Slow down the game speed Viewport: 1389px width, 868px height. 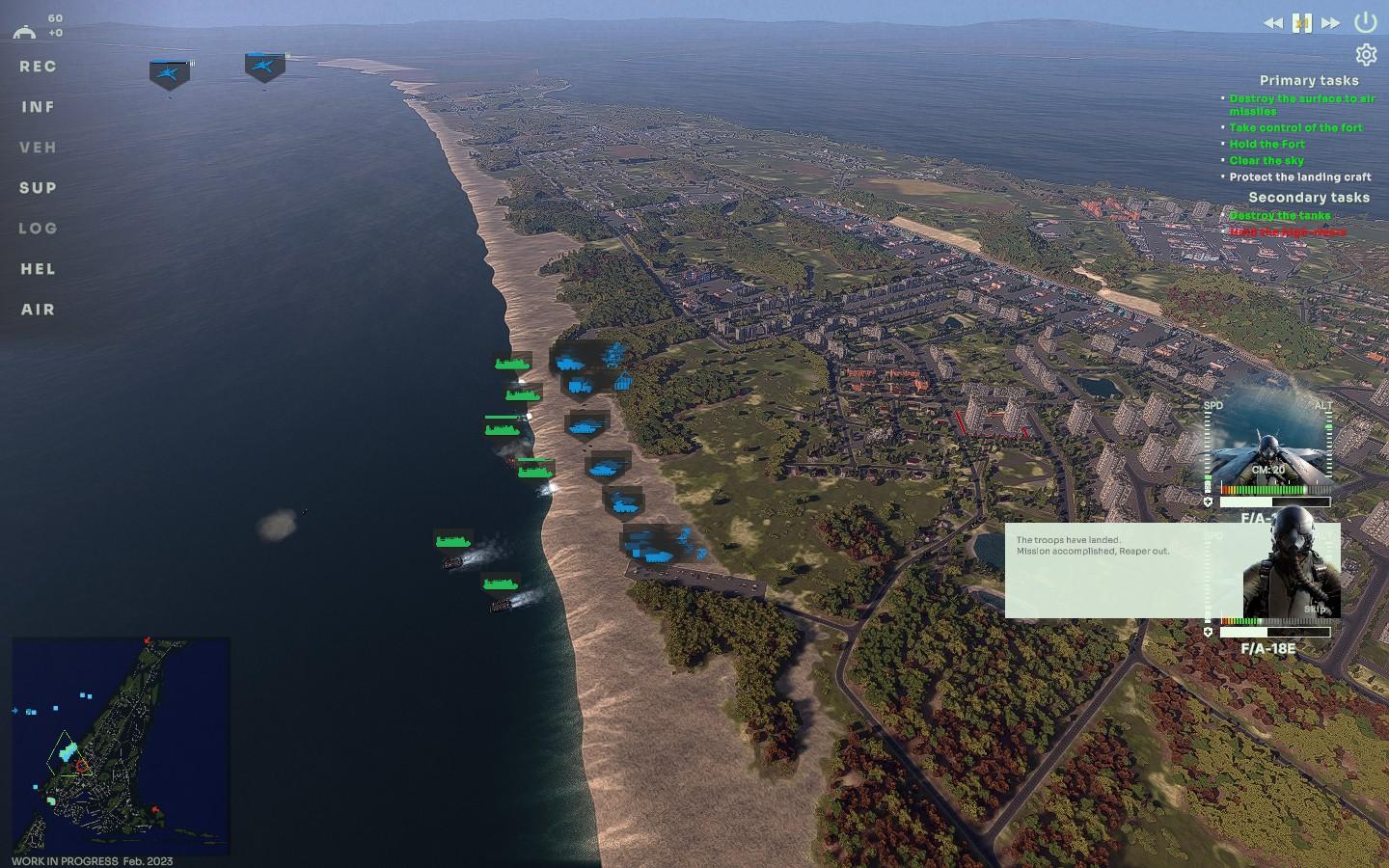point(1273,23)
